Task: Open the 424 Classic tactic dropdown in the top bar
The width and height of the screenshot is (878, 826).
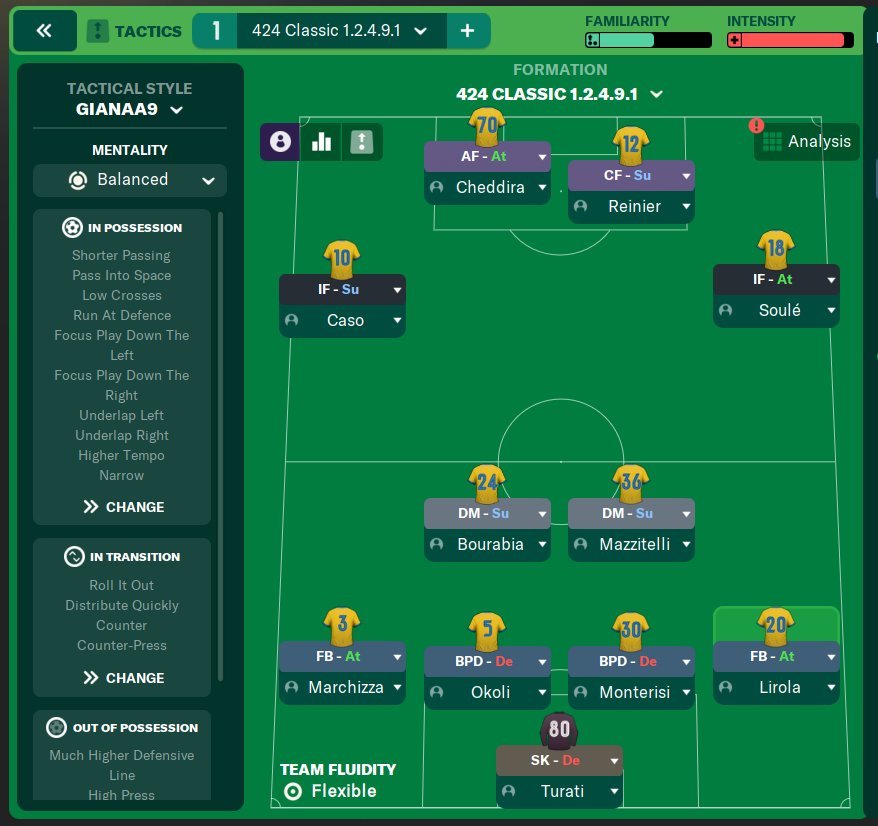Action: point(417,31)
